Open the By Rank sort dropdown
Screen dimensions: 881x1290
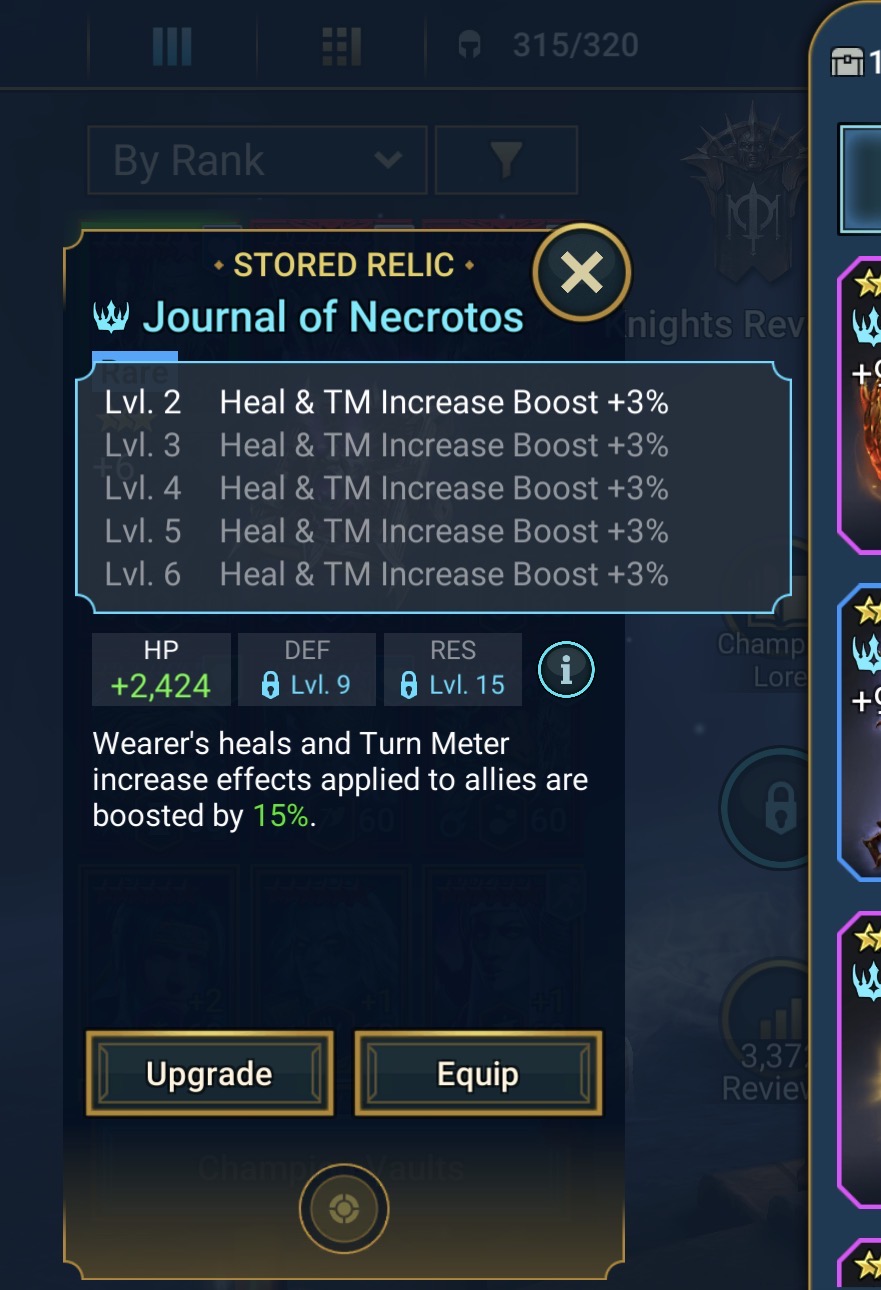pos(257,160)
